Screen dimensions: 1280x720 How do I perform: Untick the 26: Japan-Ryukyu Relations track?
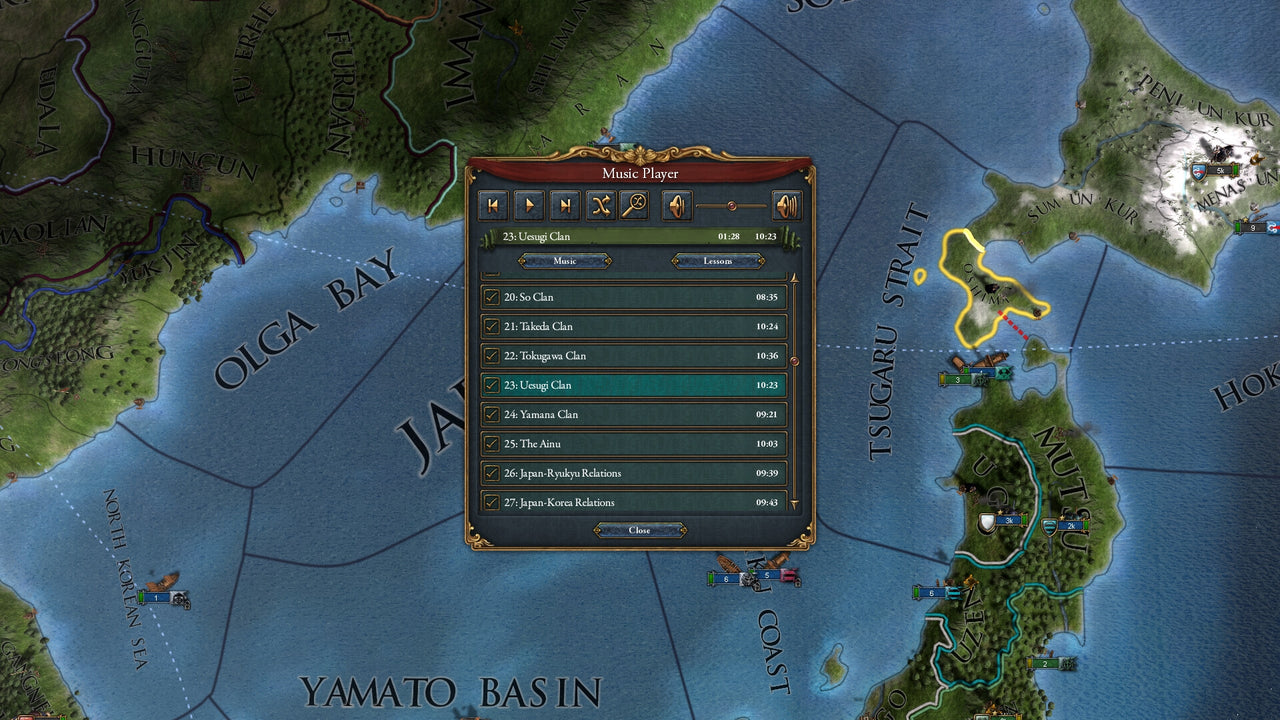click(489, 473)
